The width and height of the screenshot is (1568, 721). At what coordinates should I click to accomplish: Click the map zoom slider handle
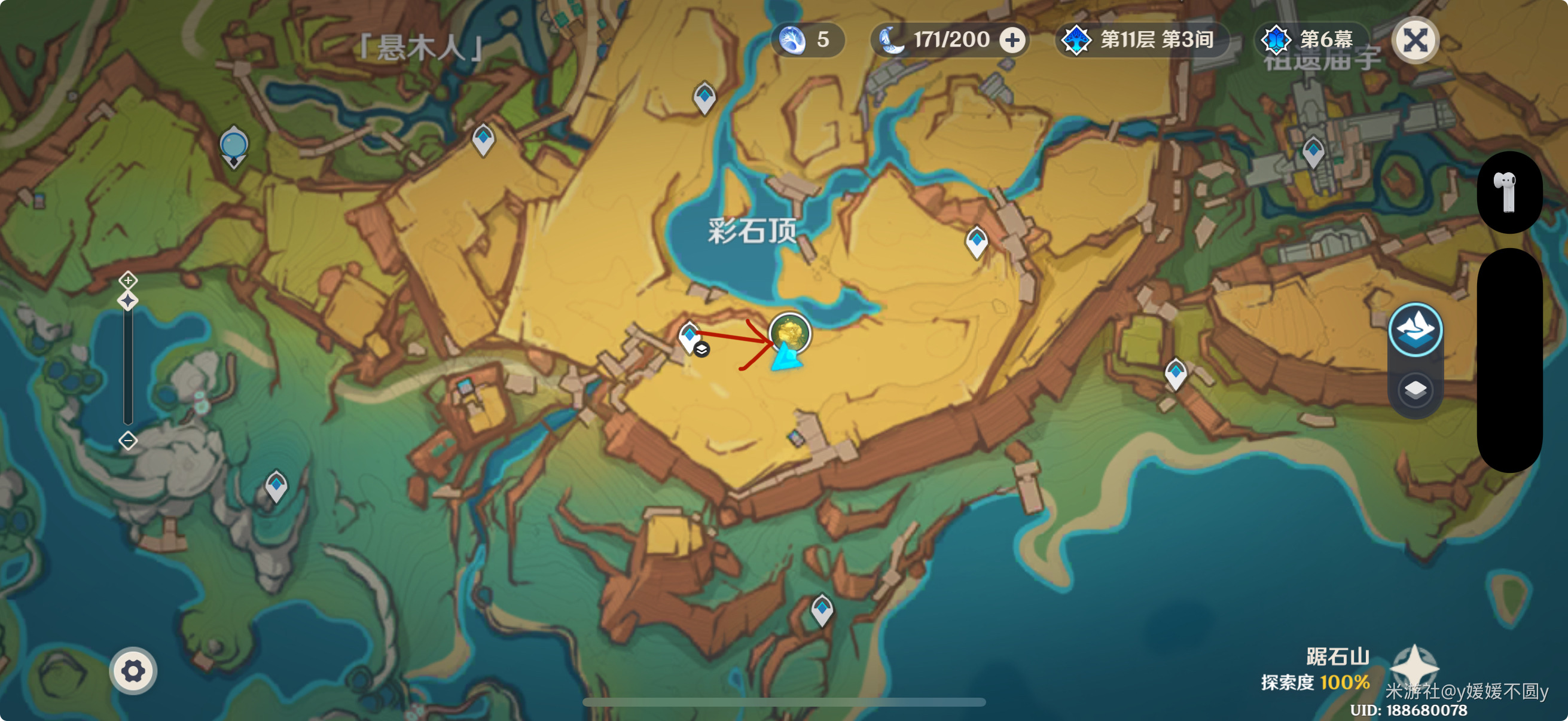click(x=128, y=301)
